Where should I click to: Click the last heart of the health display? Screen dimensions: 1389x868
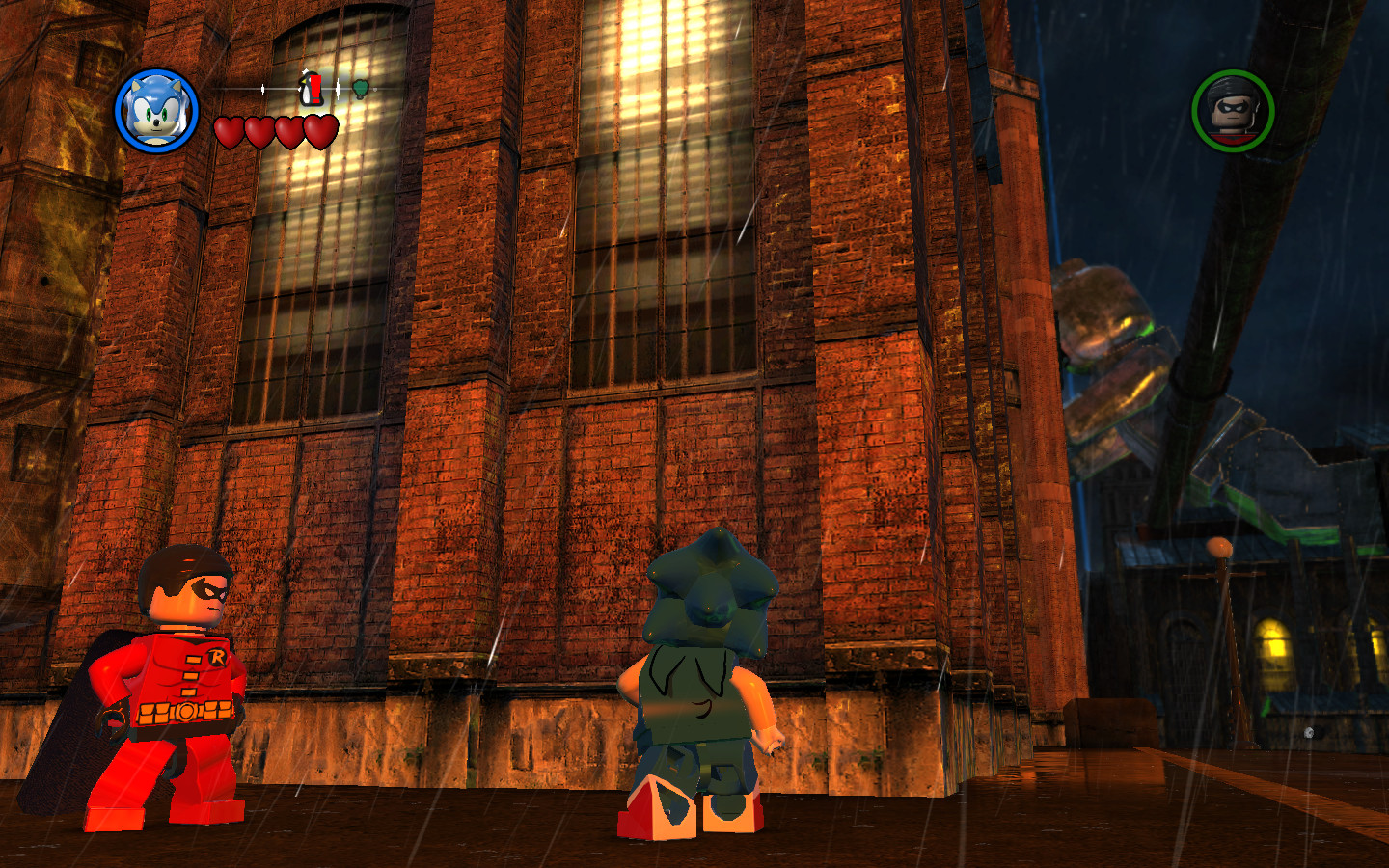pyautogui.click(x=320, y=131)
